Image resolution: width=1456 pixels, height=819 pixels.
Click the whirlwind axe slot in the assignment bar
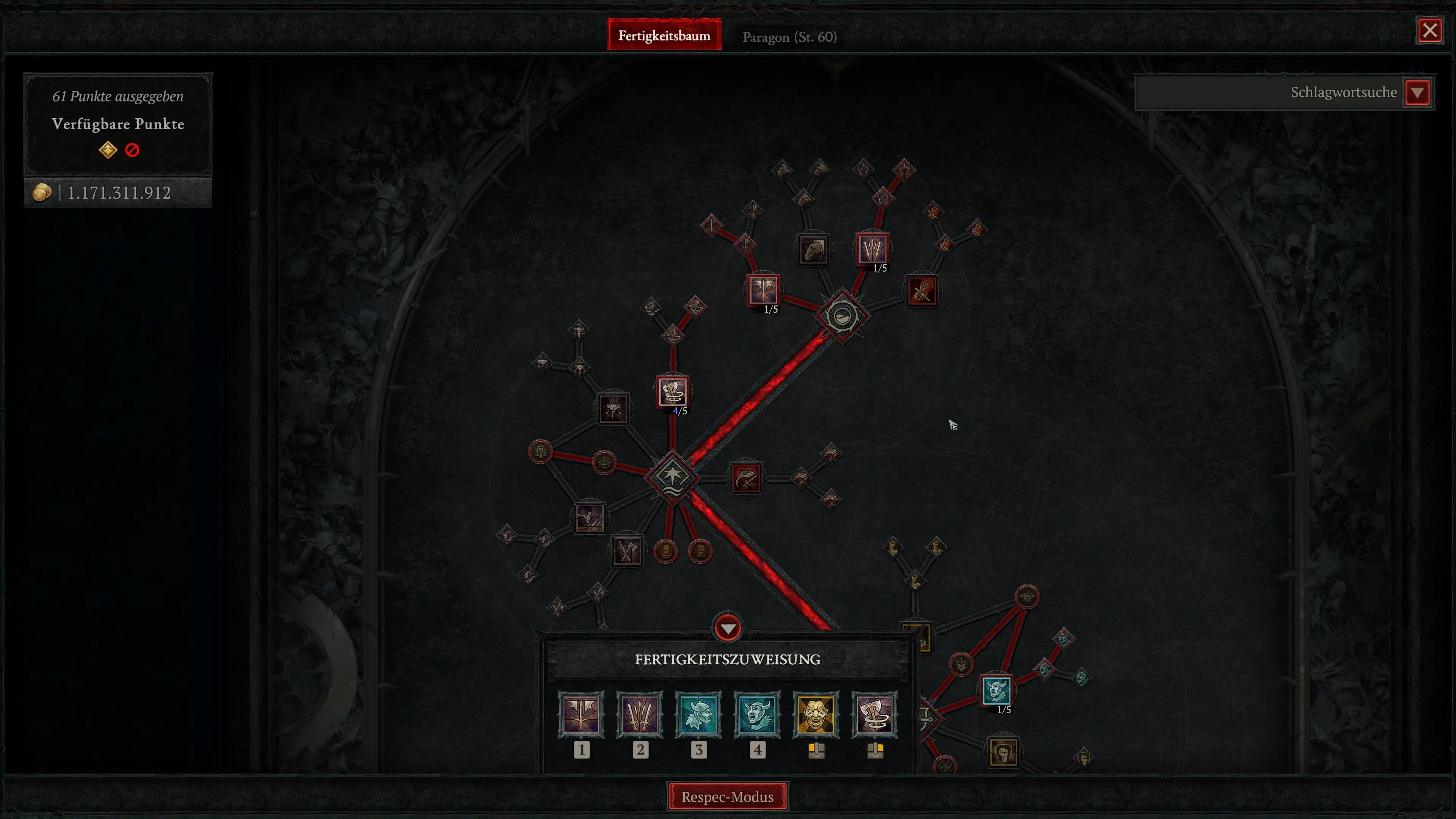(x=875, y=714)
